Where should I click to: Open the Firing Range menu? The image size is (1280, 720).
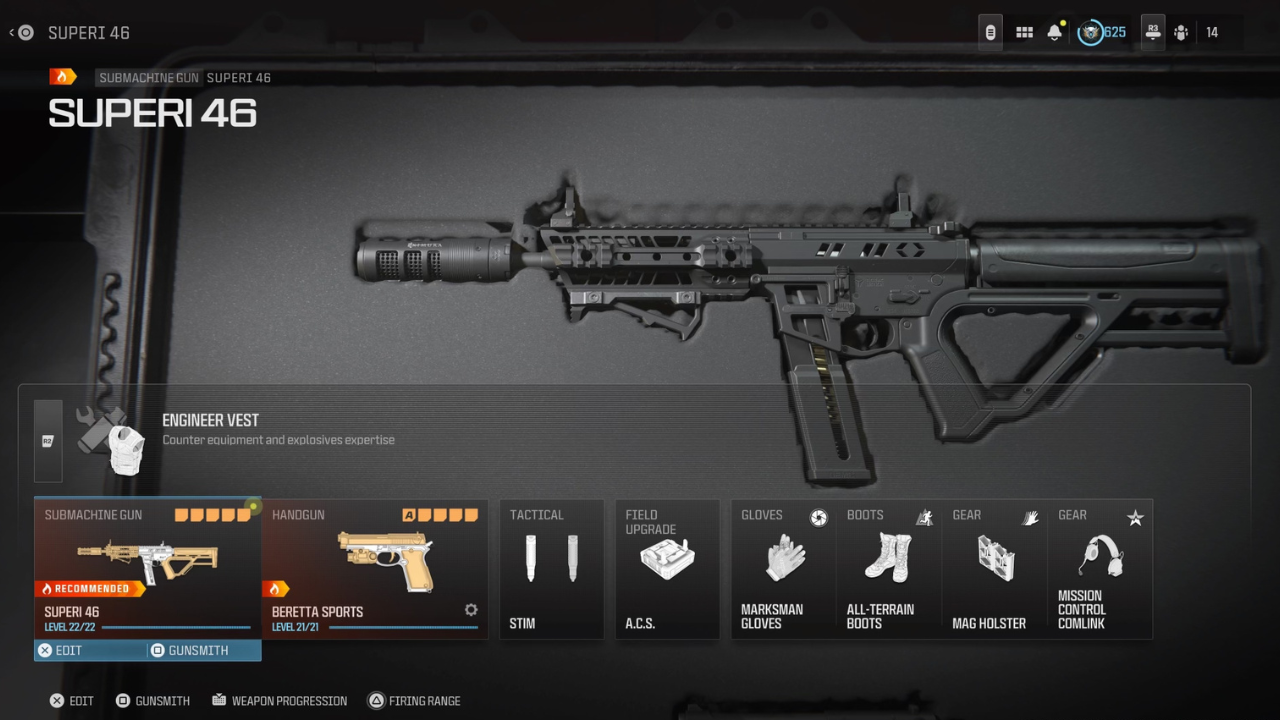pyautogui.click(x=414, y=700)
